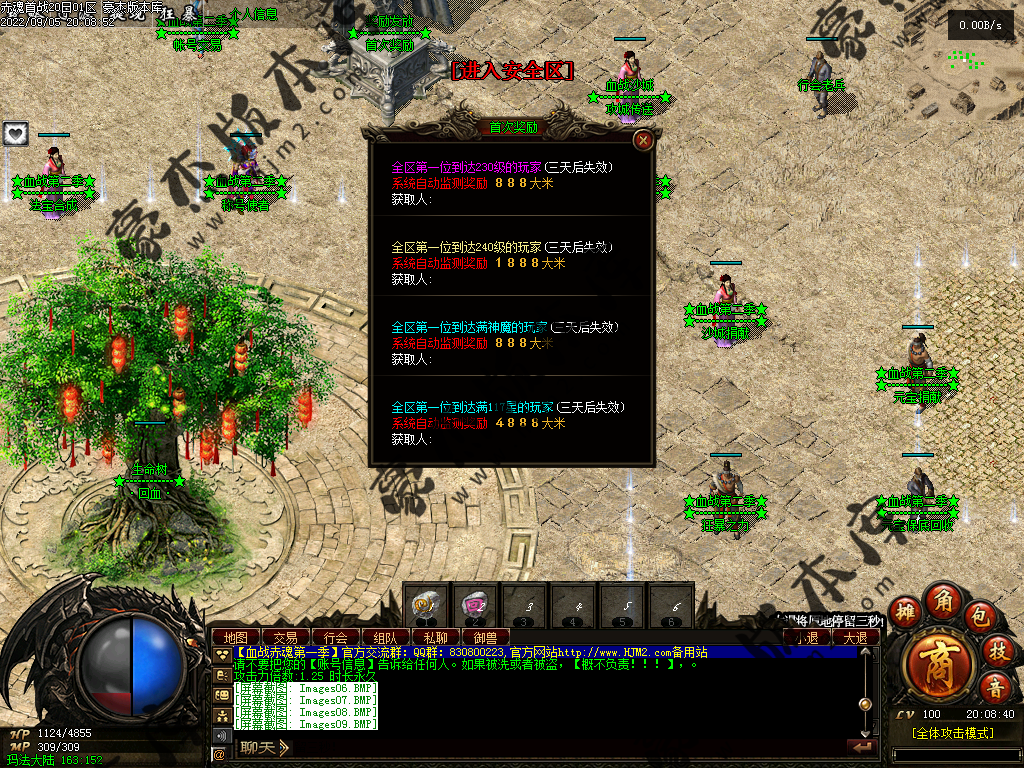Close the 首次奖励 reward window
1024x768 pixels.
[x=644, y=140]
